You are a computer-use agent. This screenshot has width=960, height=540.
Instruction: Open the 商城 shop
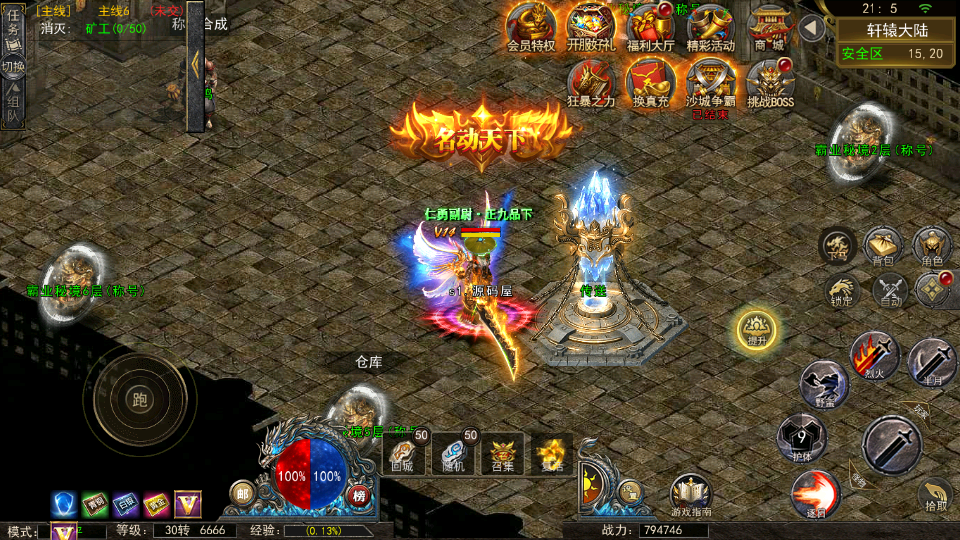(770, 25)
